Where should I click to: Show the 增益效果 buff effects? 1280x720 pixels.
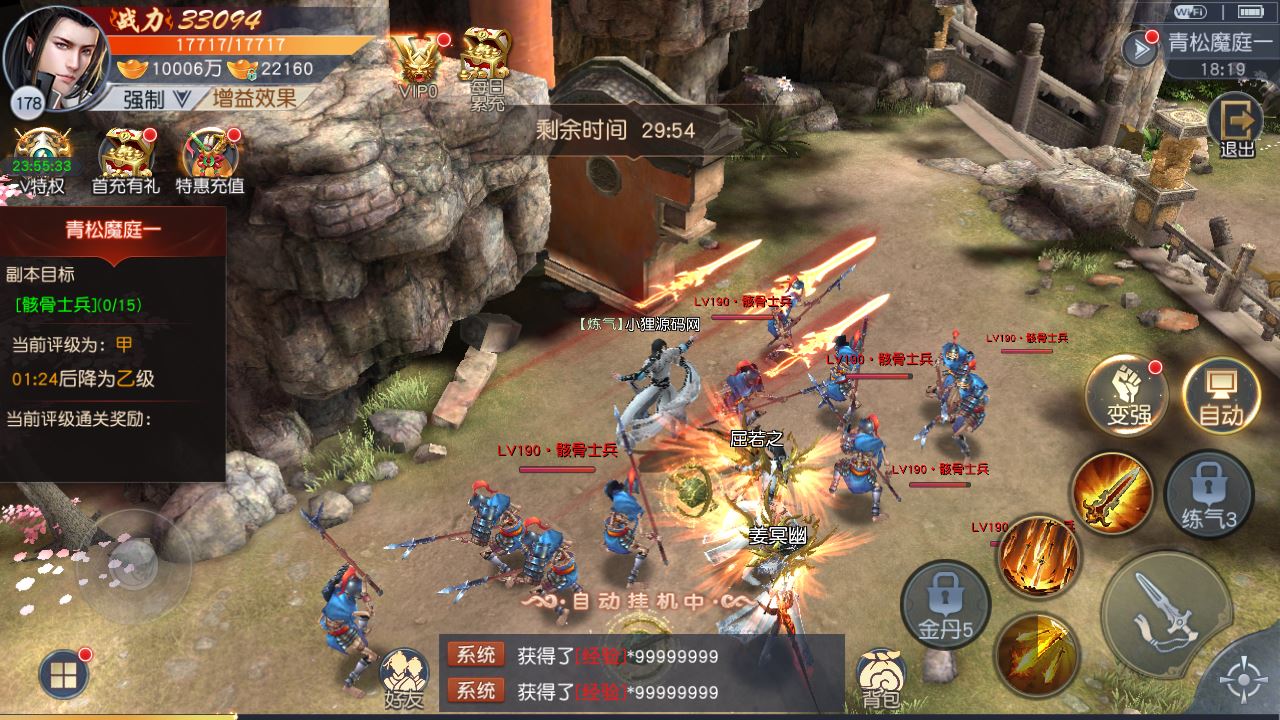(253, 98)
